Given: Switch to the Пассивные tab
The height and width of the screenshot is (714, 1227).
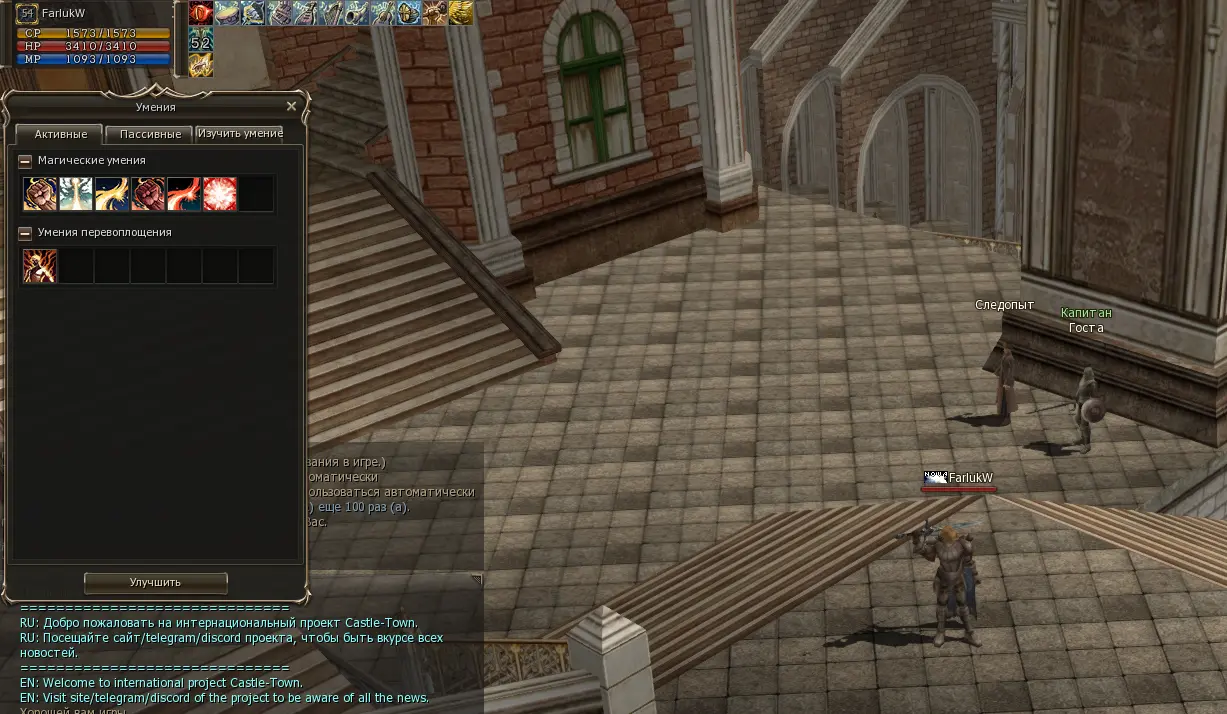Looking at the screenshot, I should [150, 134].
